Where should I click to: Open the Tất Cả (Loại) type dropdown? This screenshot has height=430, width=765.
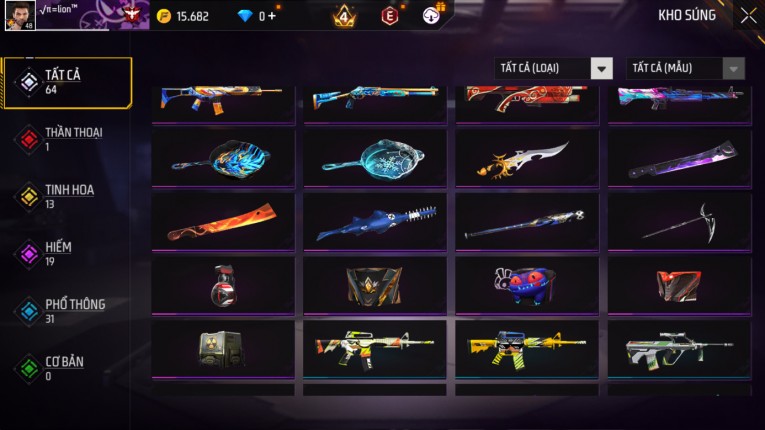pos(554,68)
